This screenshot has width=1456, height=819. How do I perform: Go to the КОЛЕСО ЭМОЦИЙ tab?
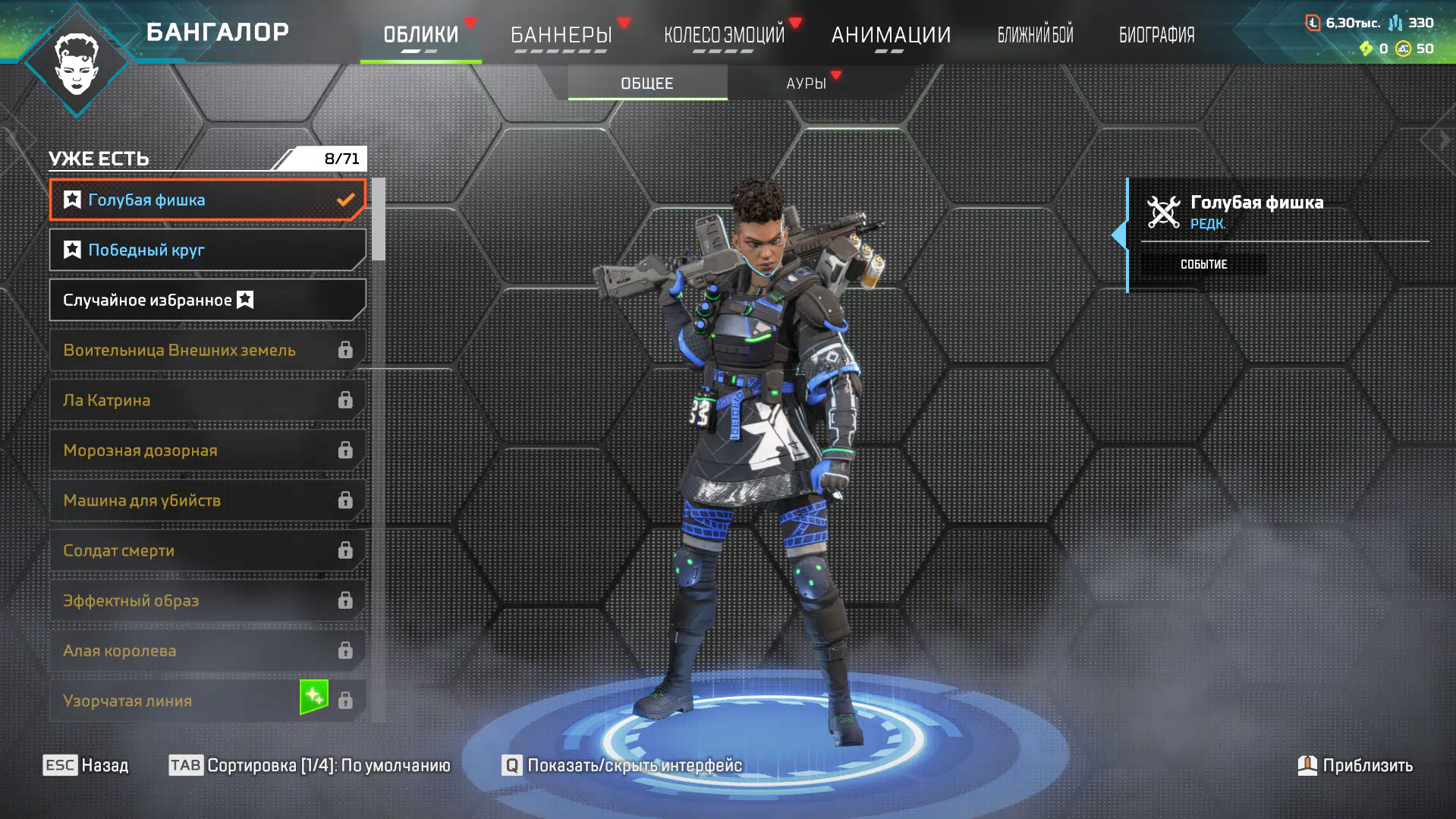click(724, 35)
